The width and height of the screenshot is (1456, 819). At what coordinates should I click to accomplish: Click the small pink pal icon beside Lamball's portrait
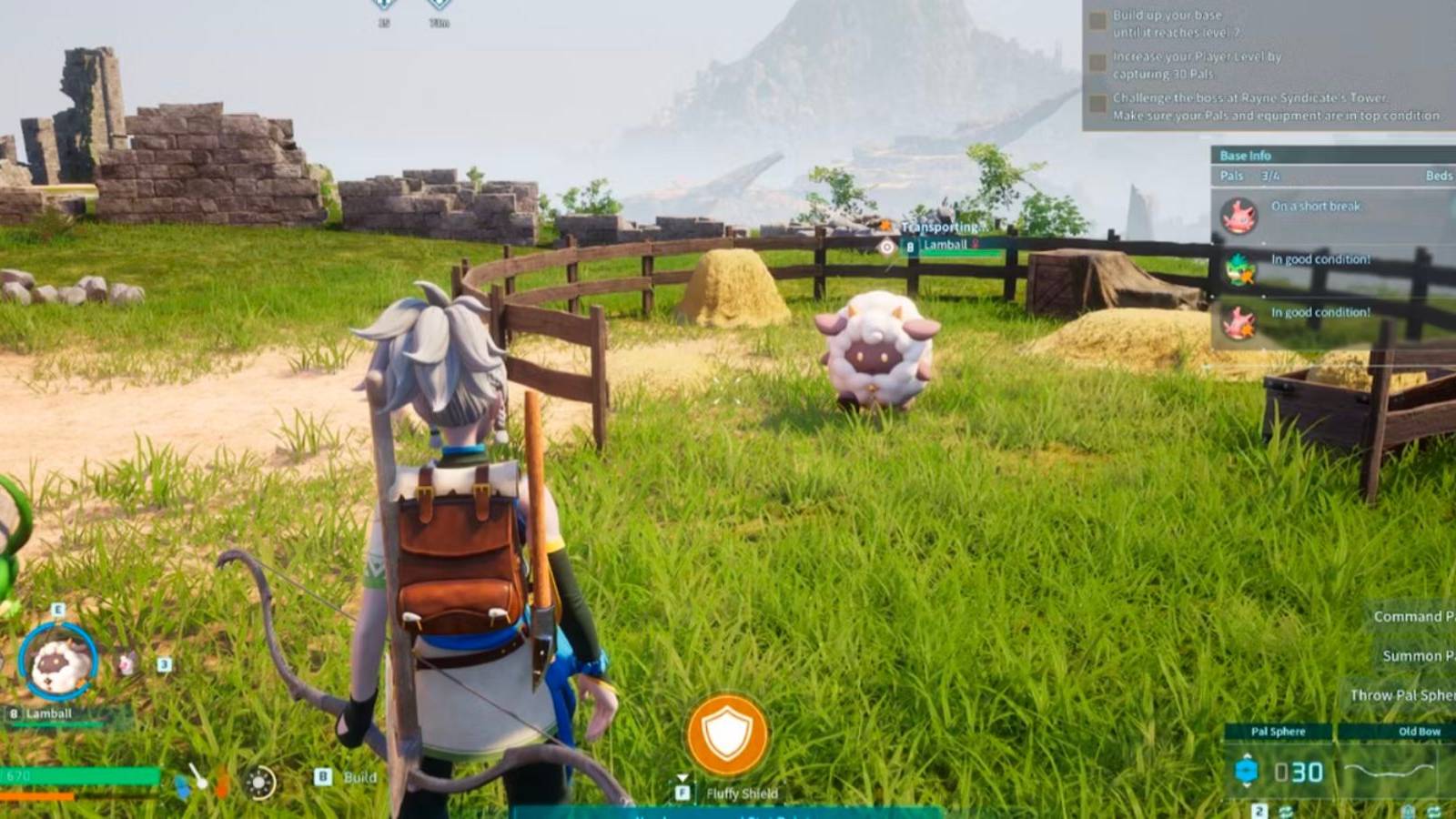coord(125,662)
